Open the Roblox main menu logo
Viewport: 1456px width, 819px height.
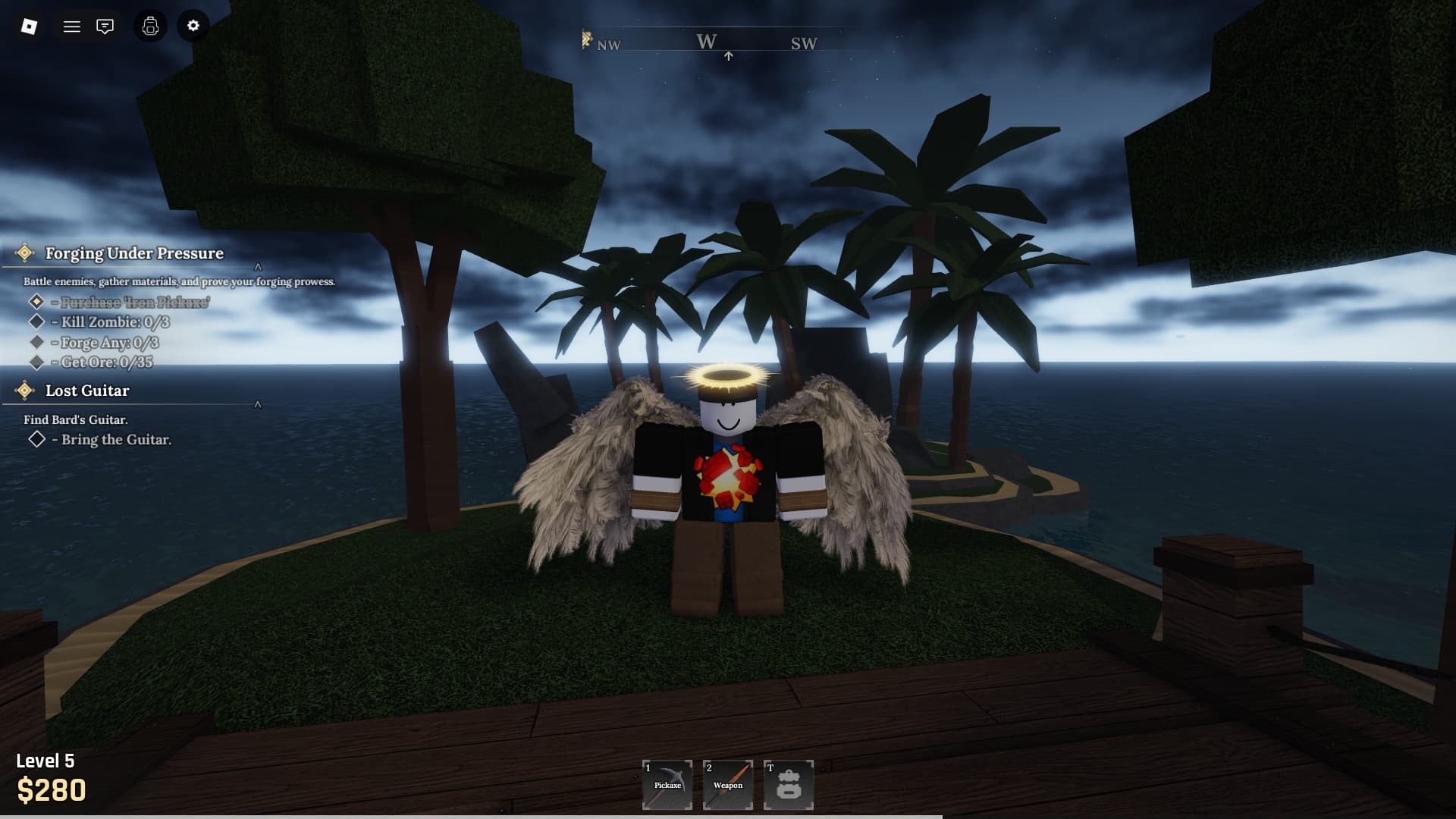click(29, 27)
